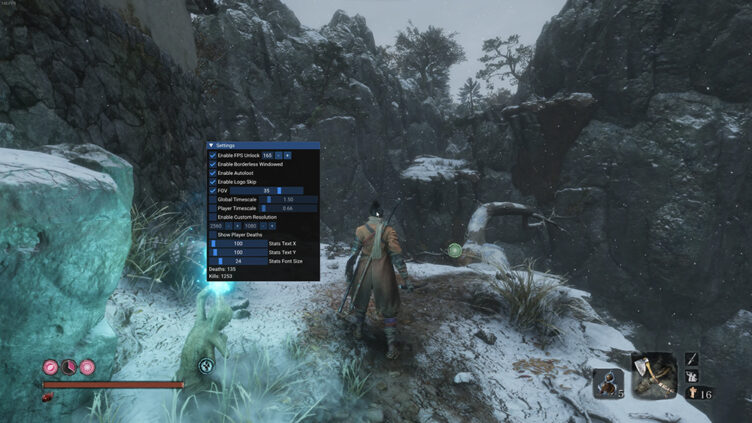
Task: Enable the Global Timescale checkbox
Action: [212, 199]
